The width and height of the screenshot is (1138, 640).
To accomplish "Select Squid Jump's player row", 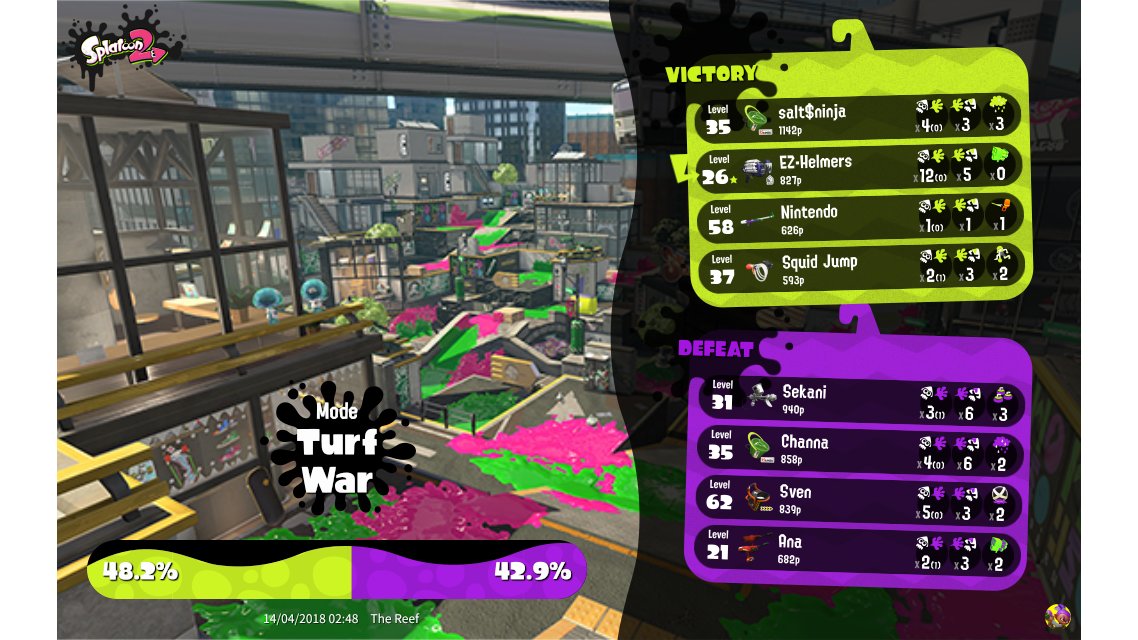I will 858,267.
